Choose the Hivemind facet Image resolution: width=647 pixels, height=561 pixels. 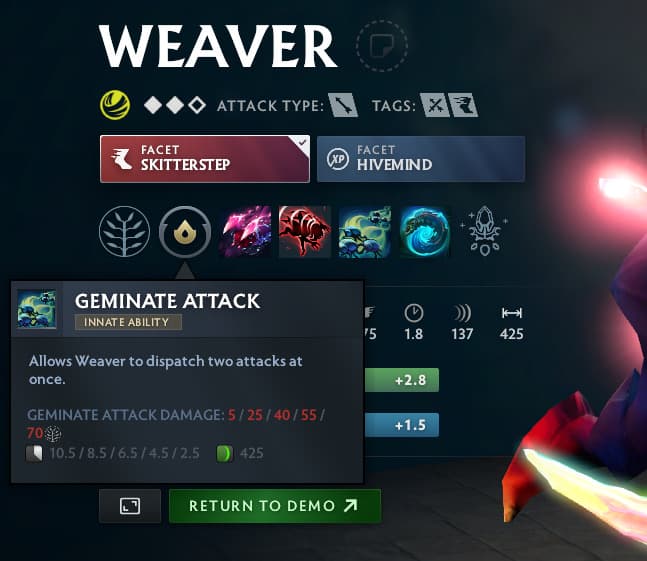point(420,159)
